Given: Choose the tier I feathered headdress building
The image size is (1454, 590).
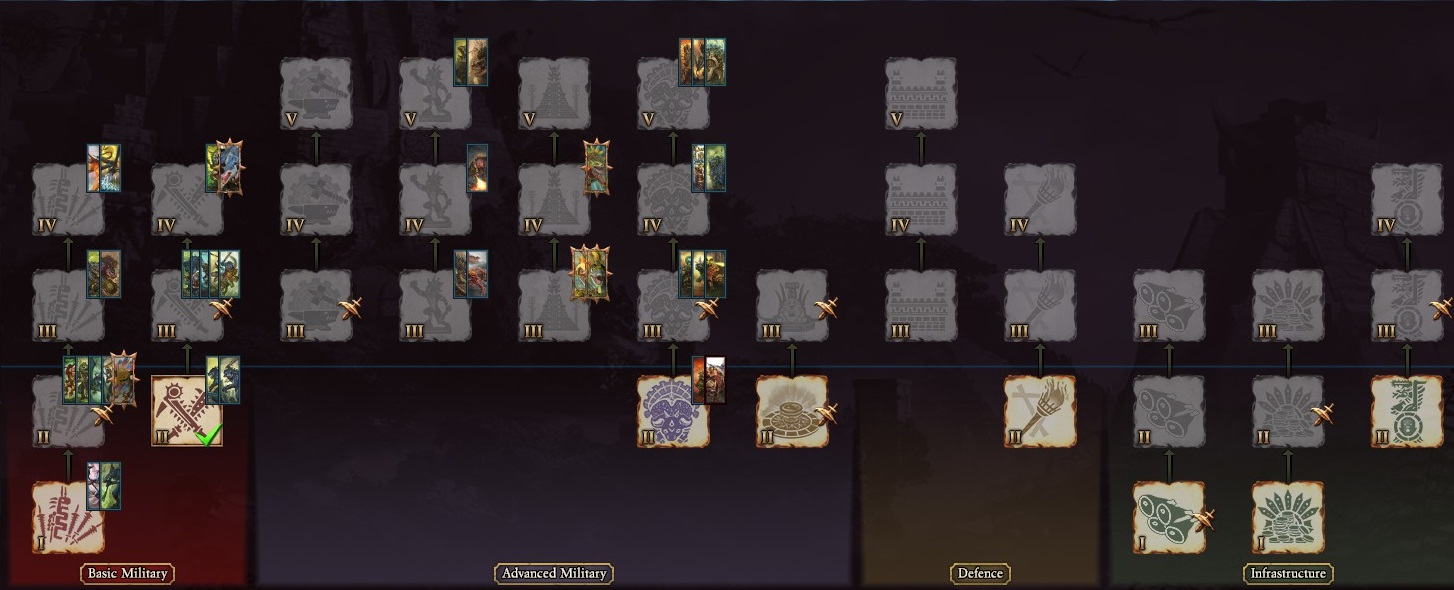Looking at the screenshot, I should point(1288,517).
